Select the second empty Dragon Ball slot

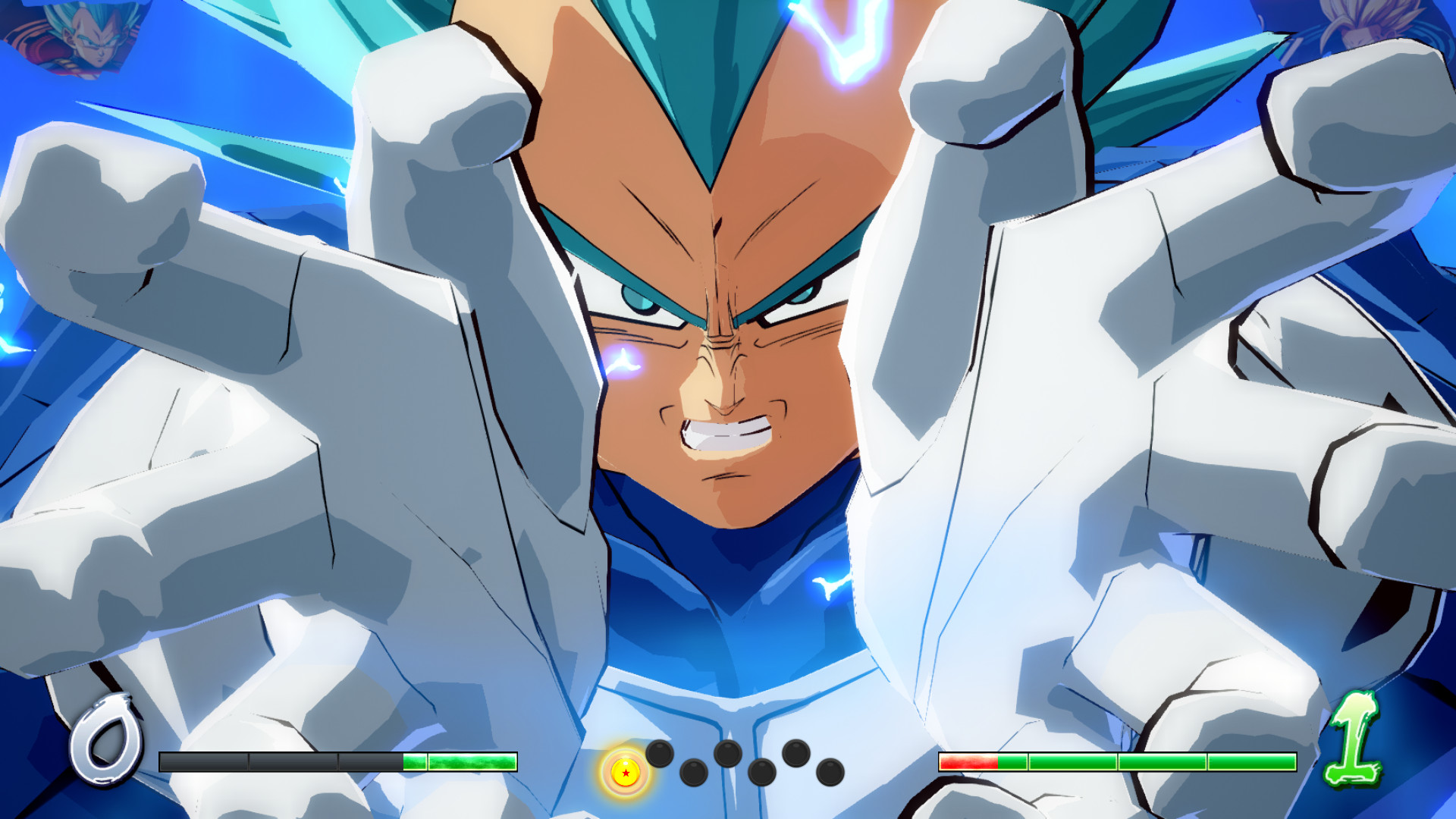point(692,773)
